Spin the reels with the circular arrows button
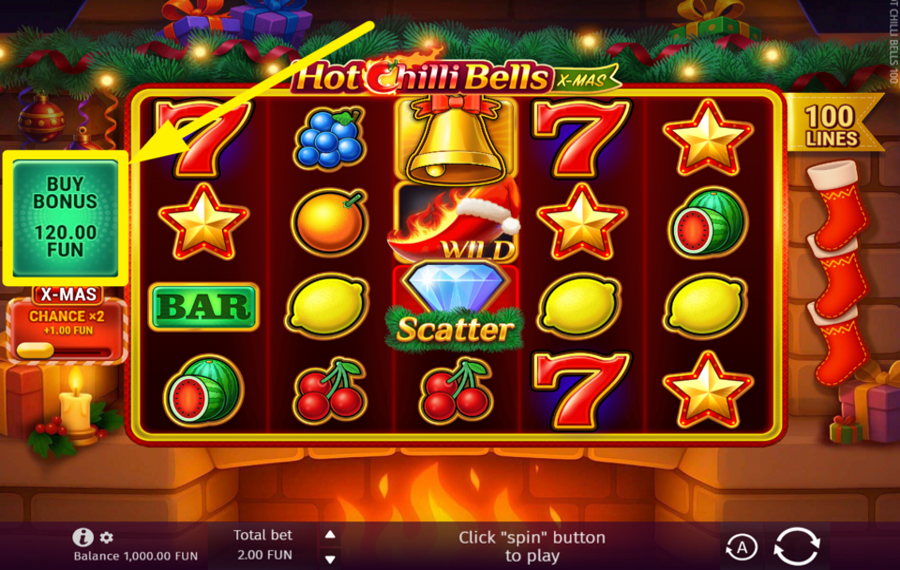Image resolution: width=900 pixels, height=570 pixels. click(x=796, y=546)
